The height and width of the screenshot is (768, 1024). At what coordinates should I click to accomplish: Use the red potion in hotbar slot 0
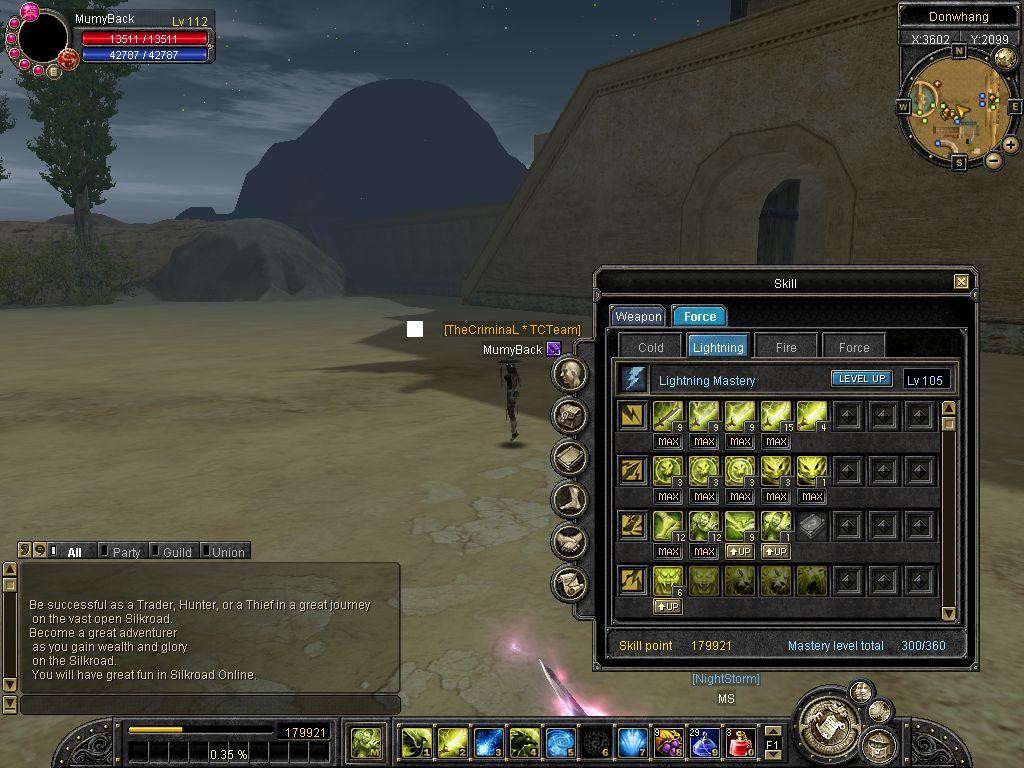(741, 742)
